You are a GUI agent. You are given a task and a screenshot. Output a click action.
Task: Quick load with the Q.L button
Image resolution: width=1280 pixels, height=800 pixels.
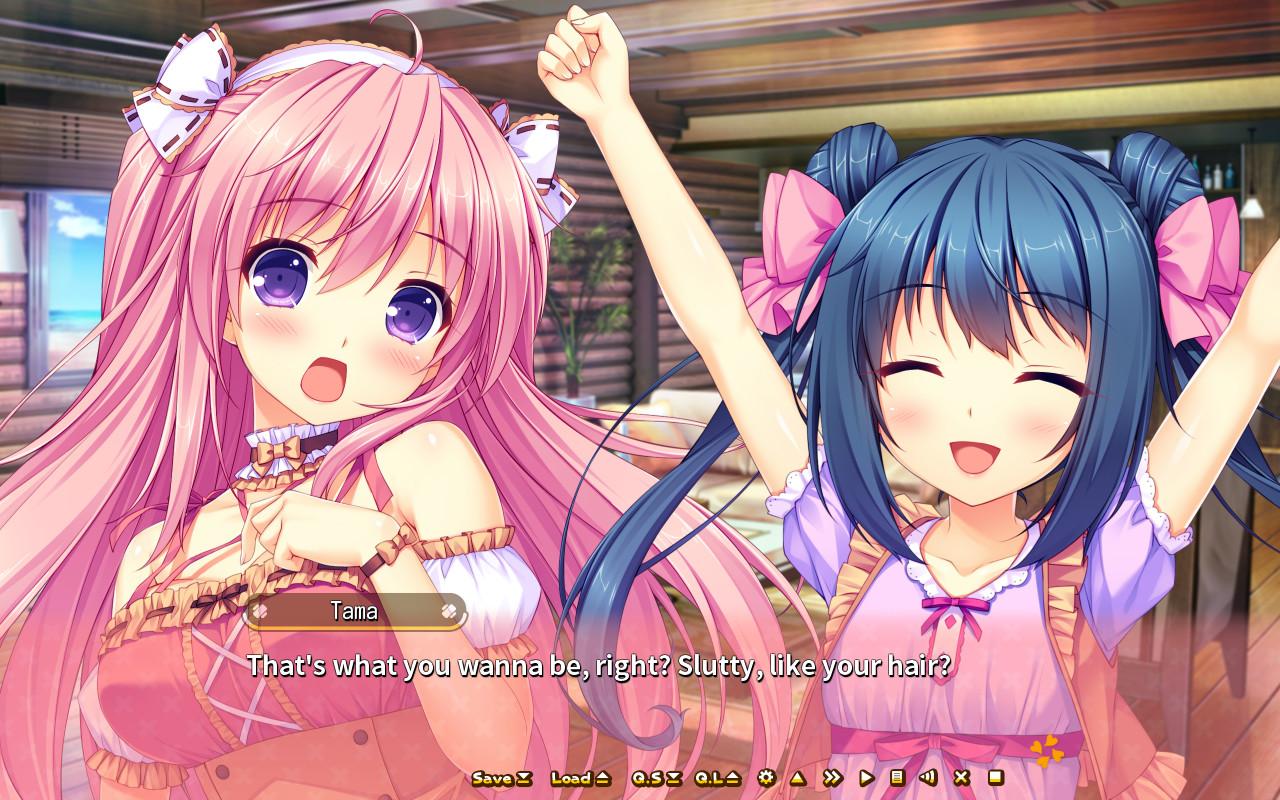(x=717, y=778)
